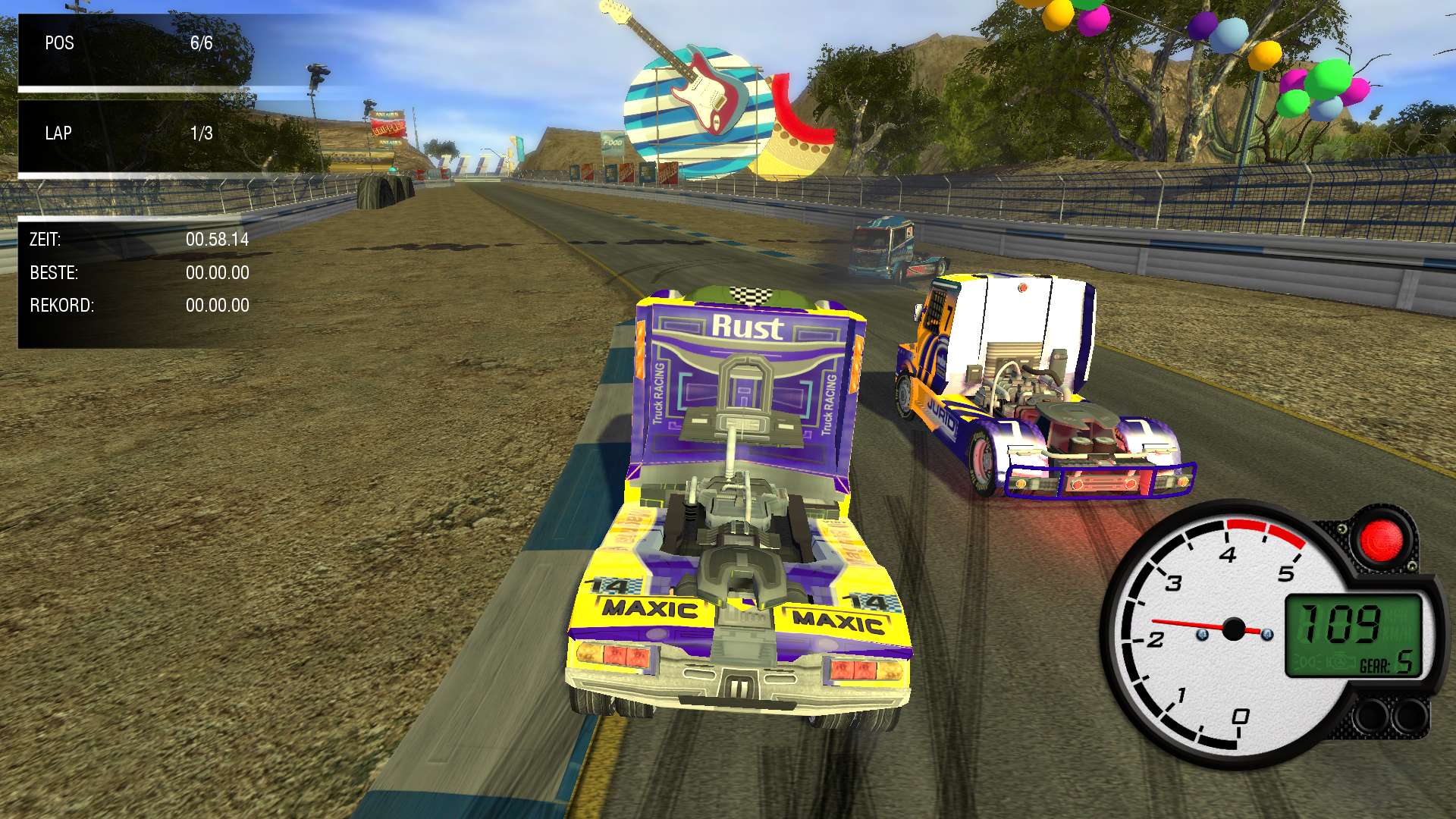Select the POS 6/6 position indicator
The height and width of the screenshot is (819, 1456).
tap(129, 43)
